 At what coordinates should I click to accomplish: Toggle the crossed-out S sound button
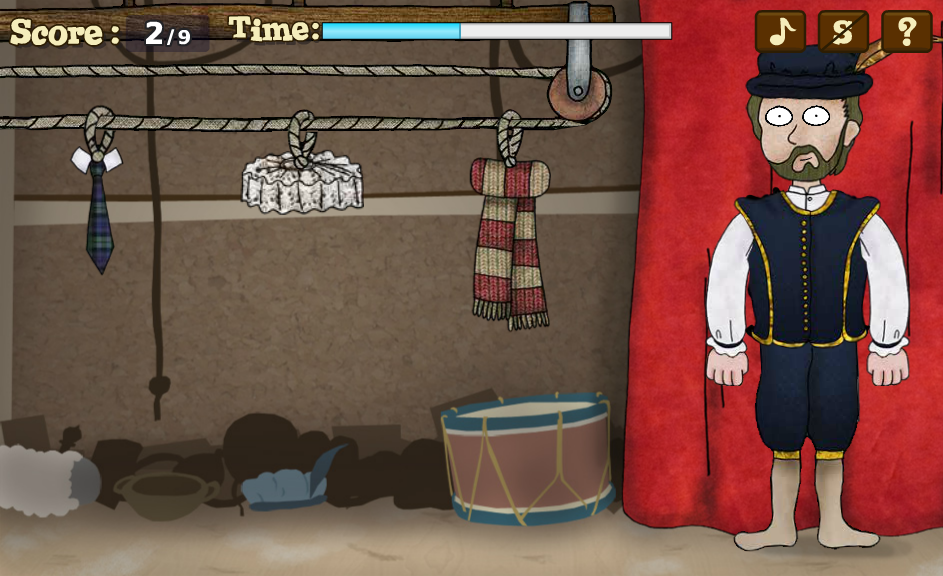click(x=843, y=32)
